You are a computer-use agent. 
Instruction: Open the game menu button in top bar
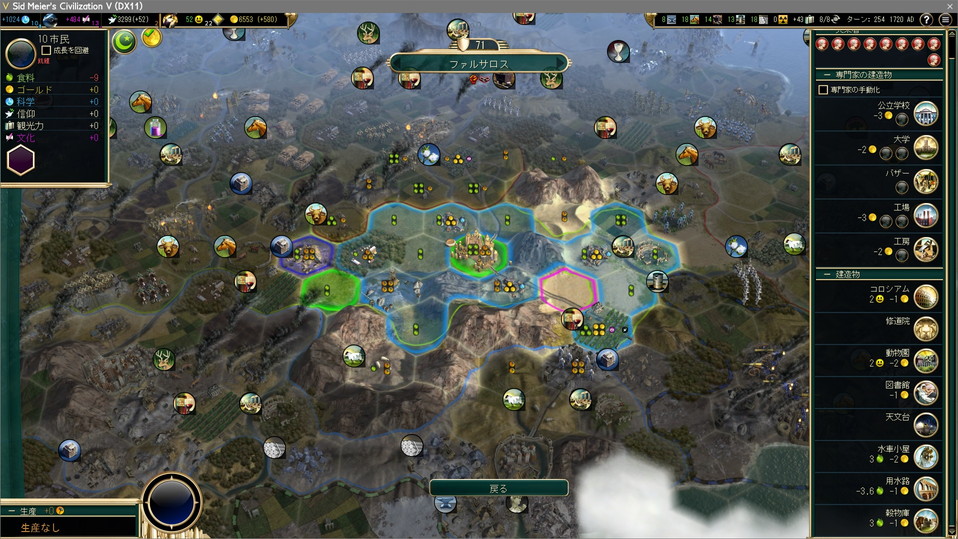point(947,20)
